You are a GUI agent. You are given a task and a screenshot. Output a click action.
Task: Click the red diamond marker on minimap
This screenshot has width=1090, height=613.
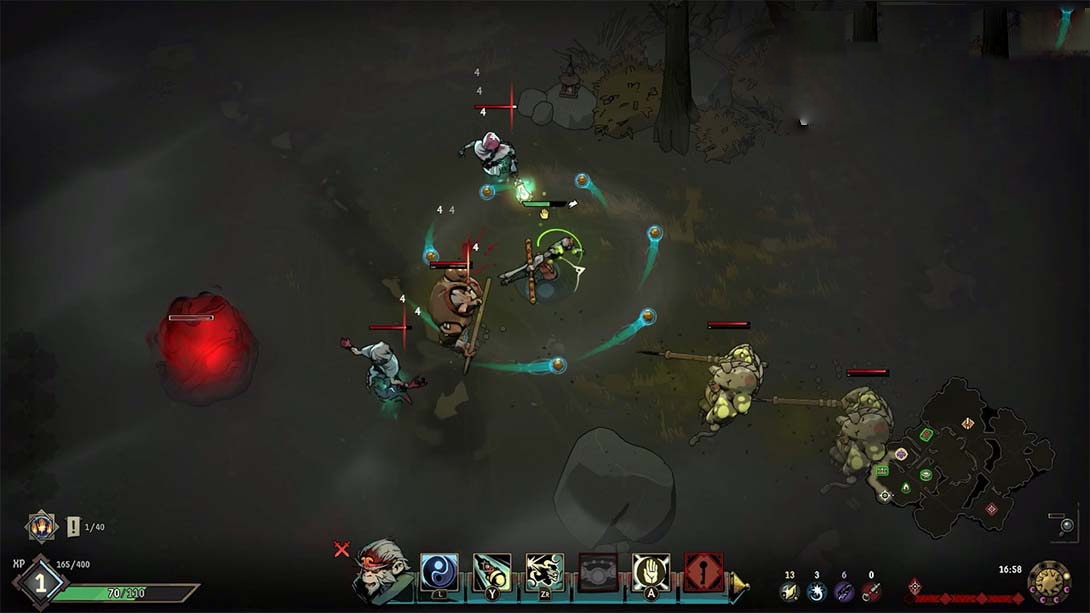[991, 509]
